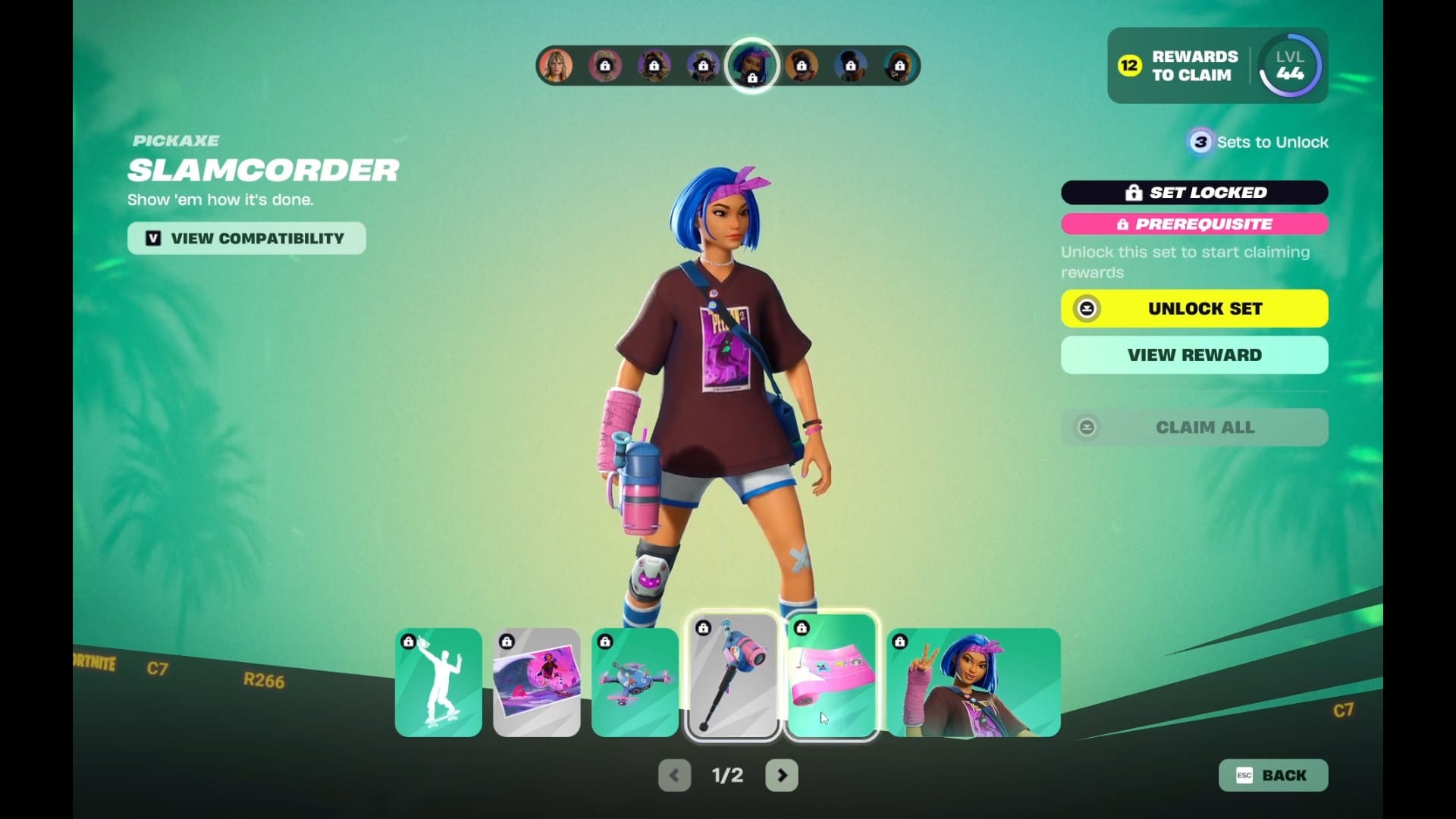Screen dimensions: 1456x819
Task: Go back with the Back button
Action: coord(1273,775)
